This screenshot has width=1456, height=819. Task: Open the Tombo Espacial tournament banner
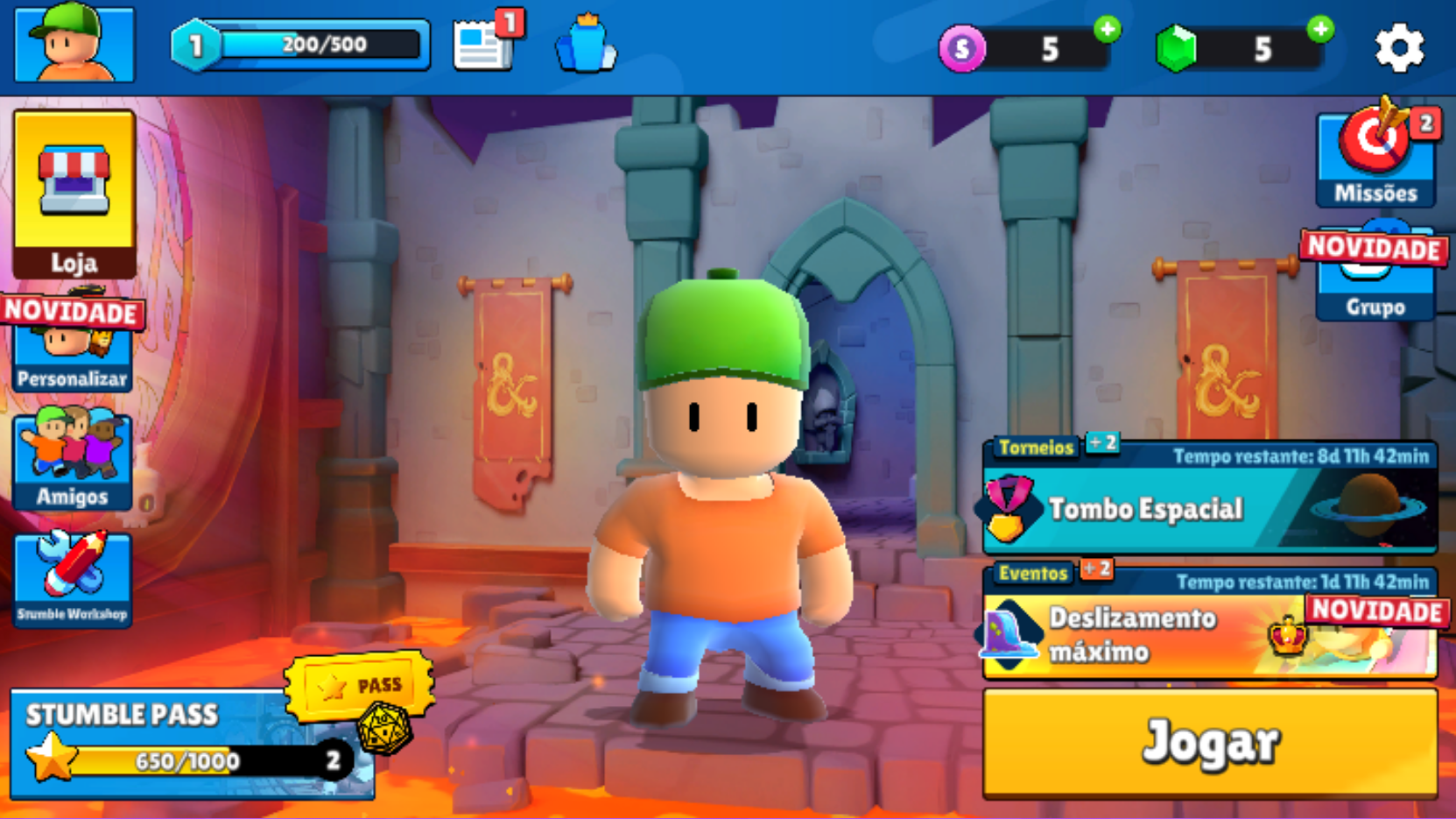click(x=1208, y=508)
